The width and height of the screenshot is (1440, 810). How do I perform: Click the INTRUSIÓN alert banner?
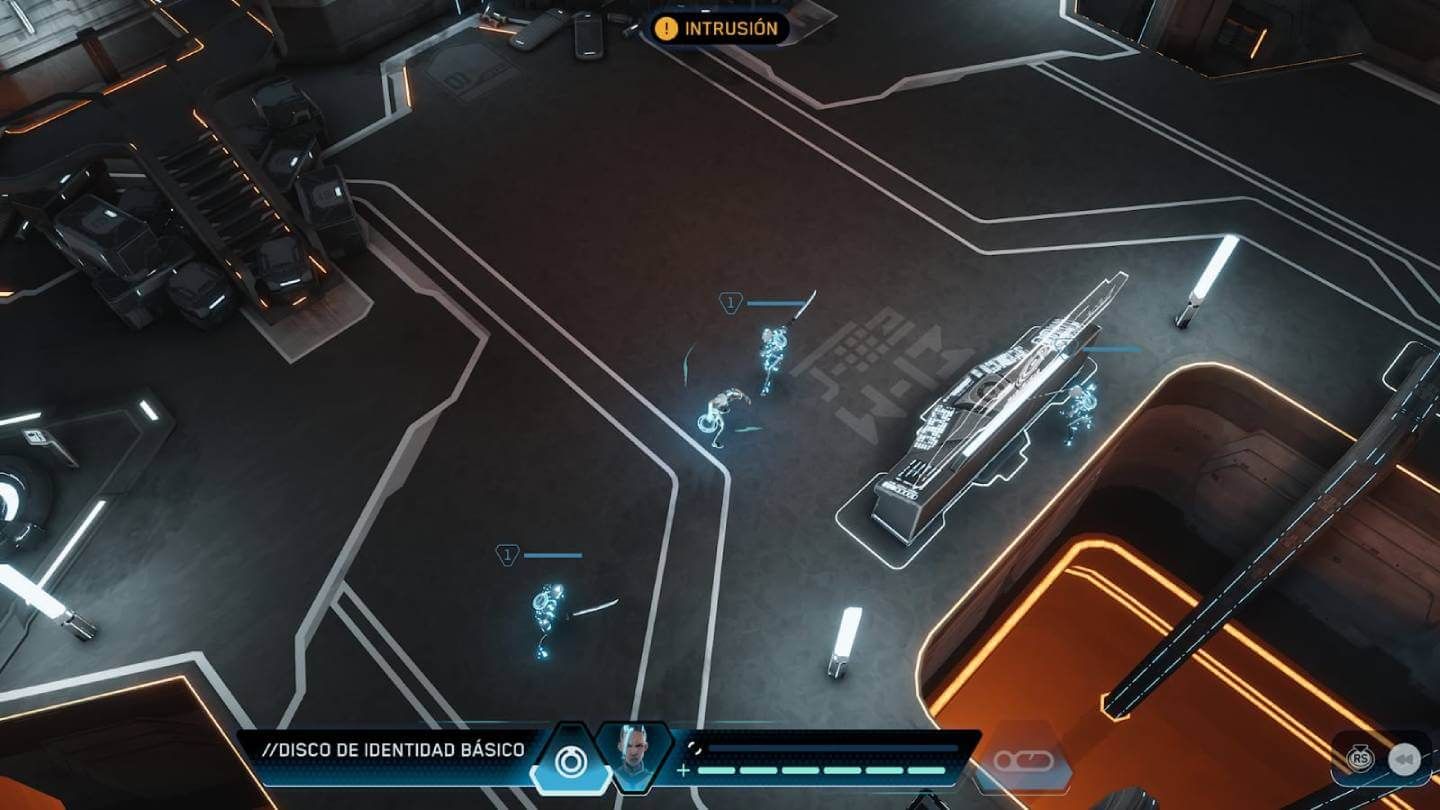(x=718, y=29)
